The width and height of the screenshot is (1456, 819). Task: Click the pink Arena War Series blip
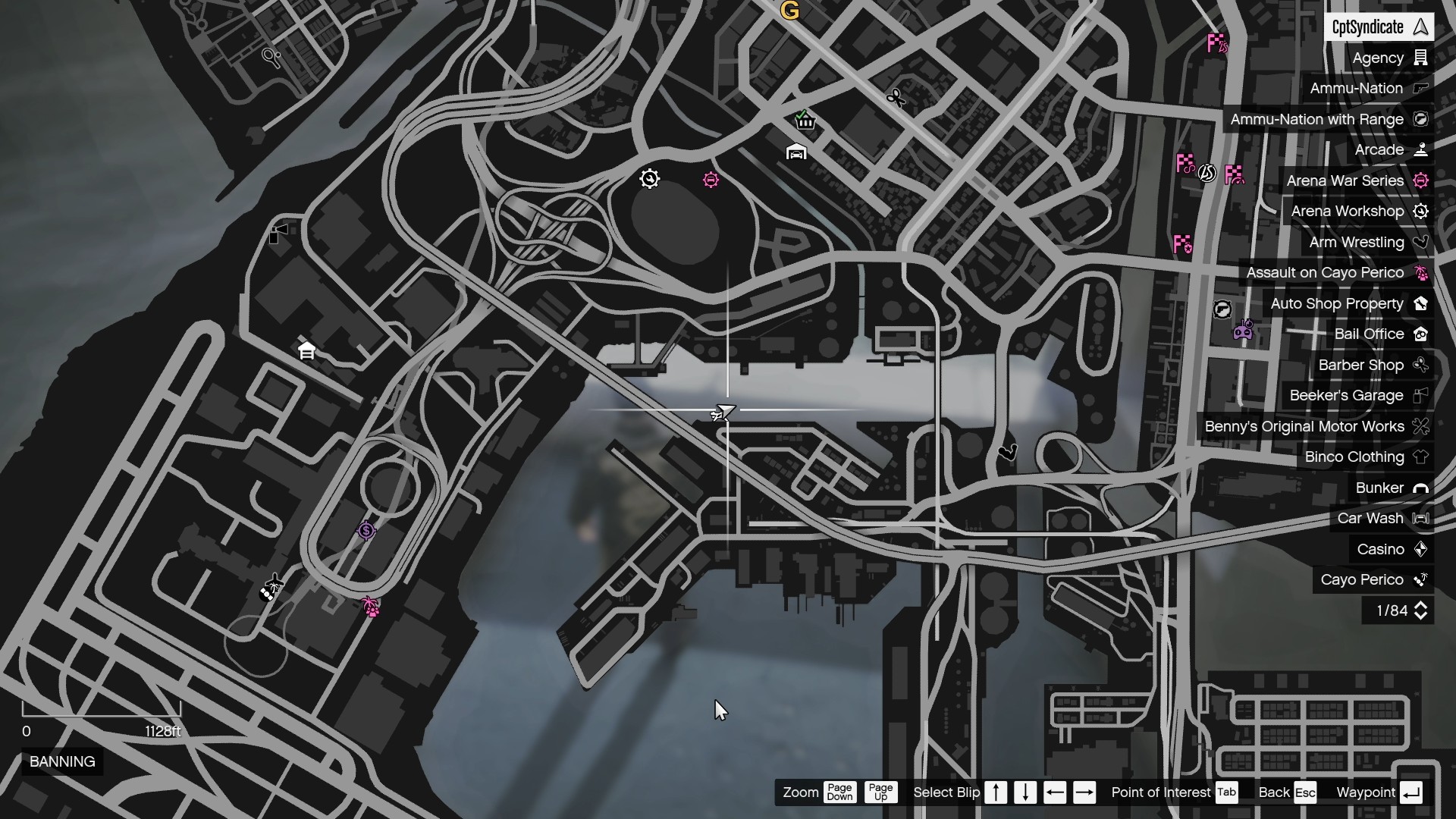pos(711,180)
